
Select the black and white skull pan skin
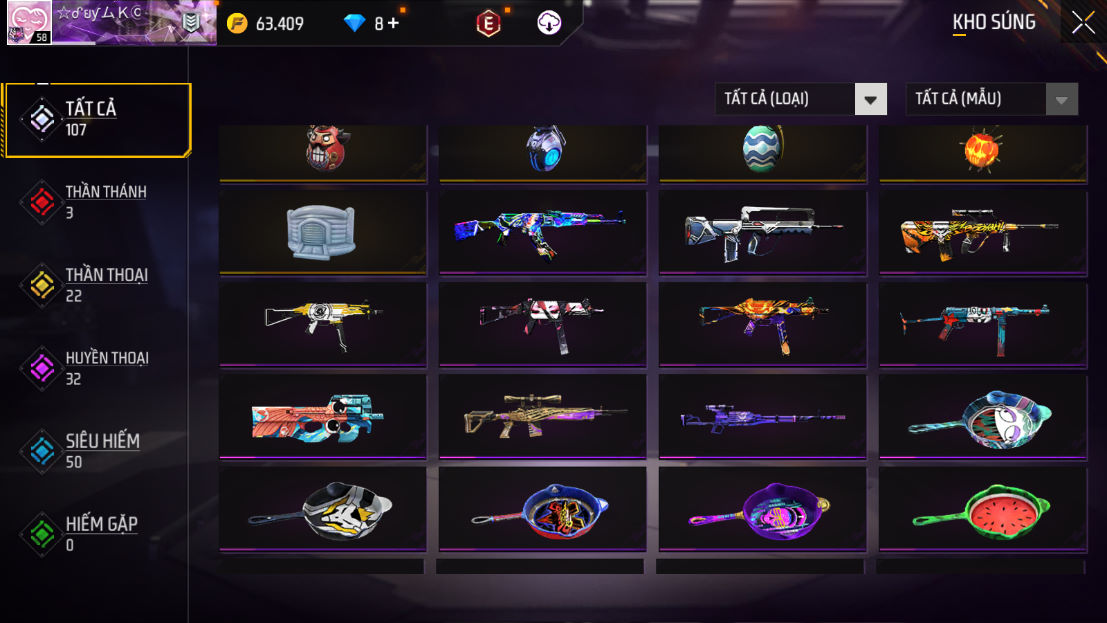click(321, 507)
